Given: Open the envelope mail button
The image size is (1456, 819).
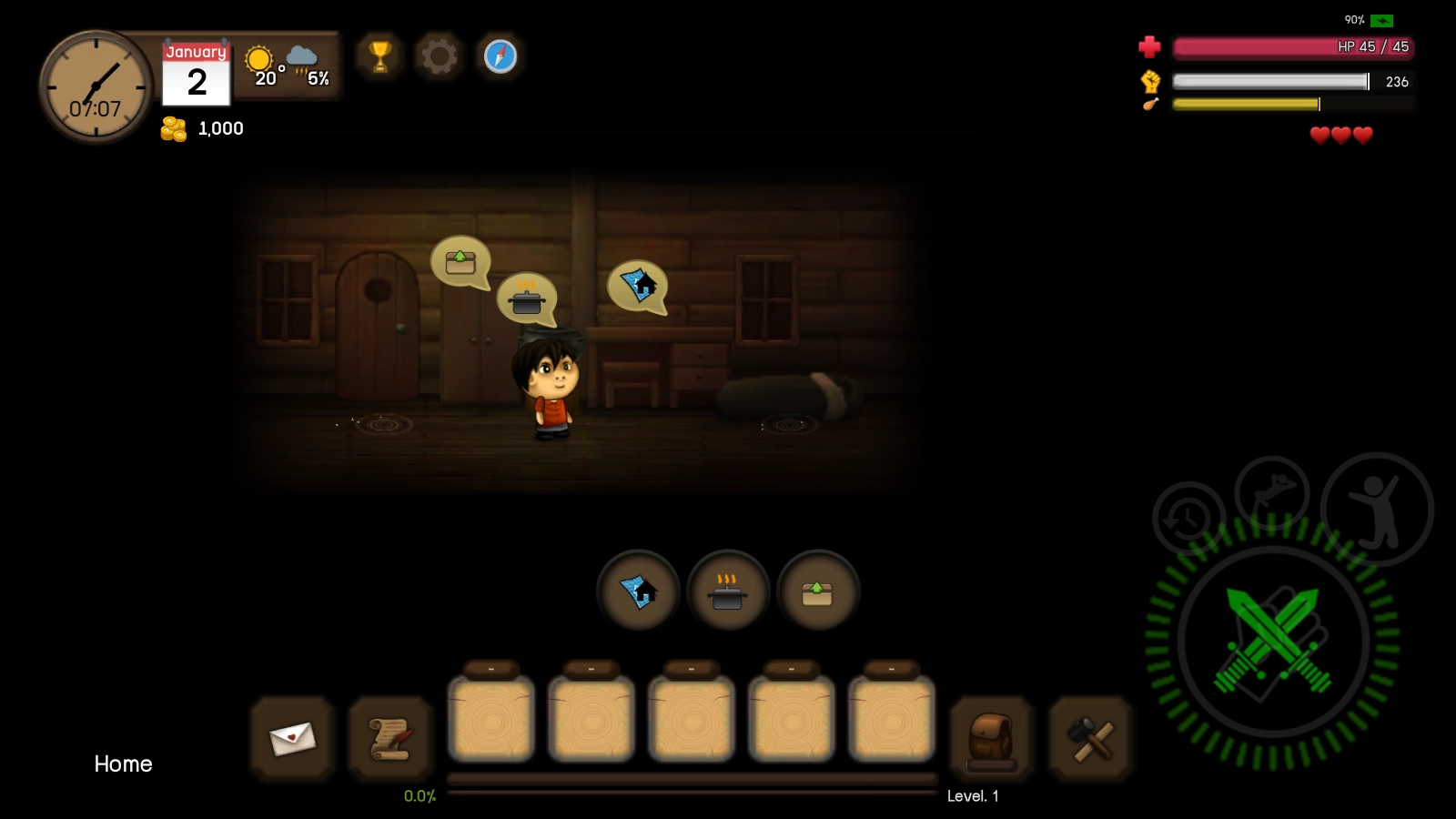Looking at the screenshot, I should 292,738.
